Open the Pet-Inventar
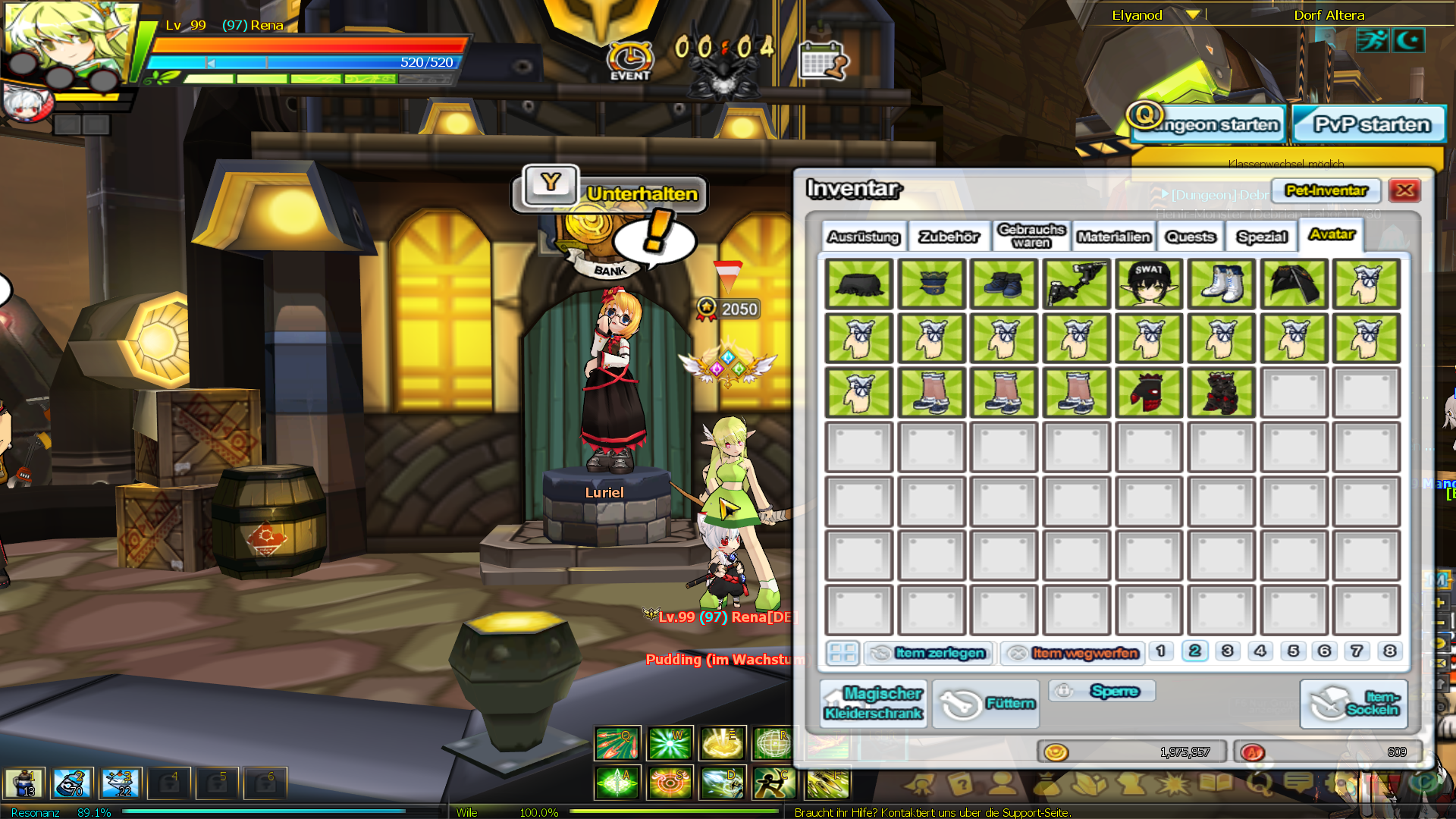This screenshot has width=1456, height=819. [1326, 190]
